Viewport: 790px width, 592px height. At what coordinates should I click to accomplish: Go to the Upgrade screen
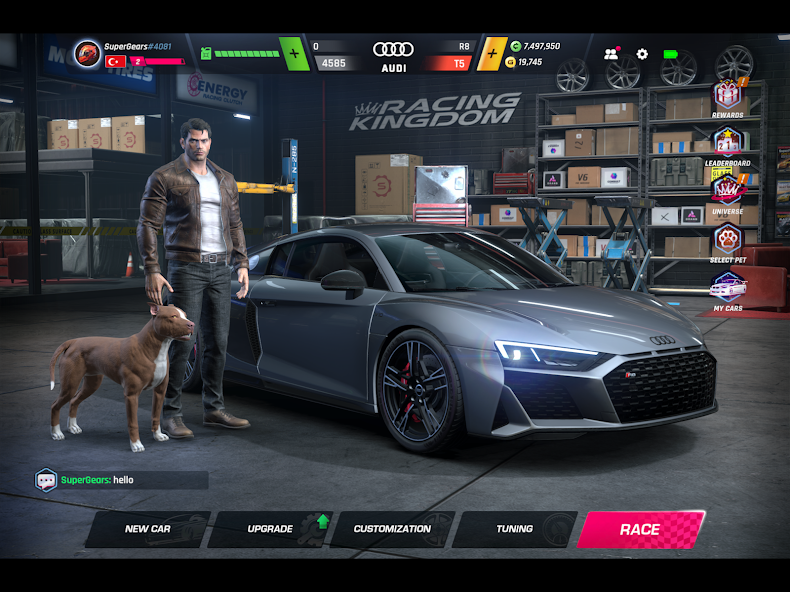point(270,529)
